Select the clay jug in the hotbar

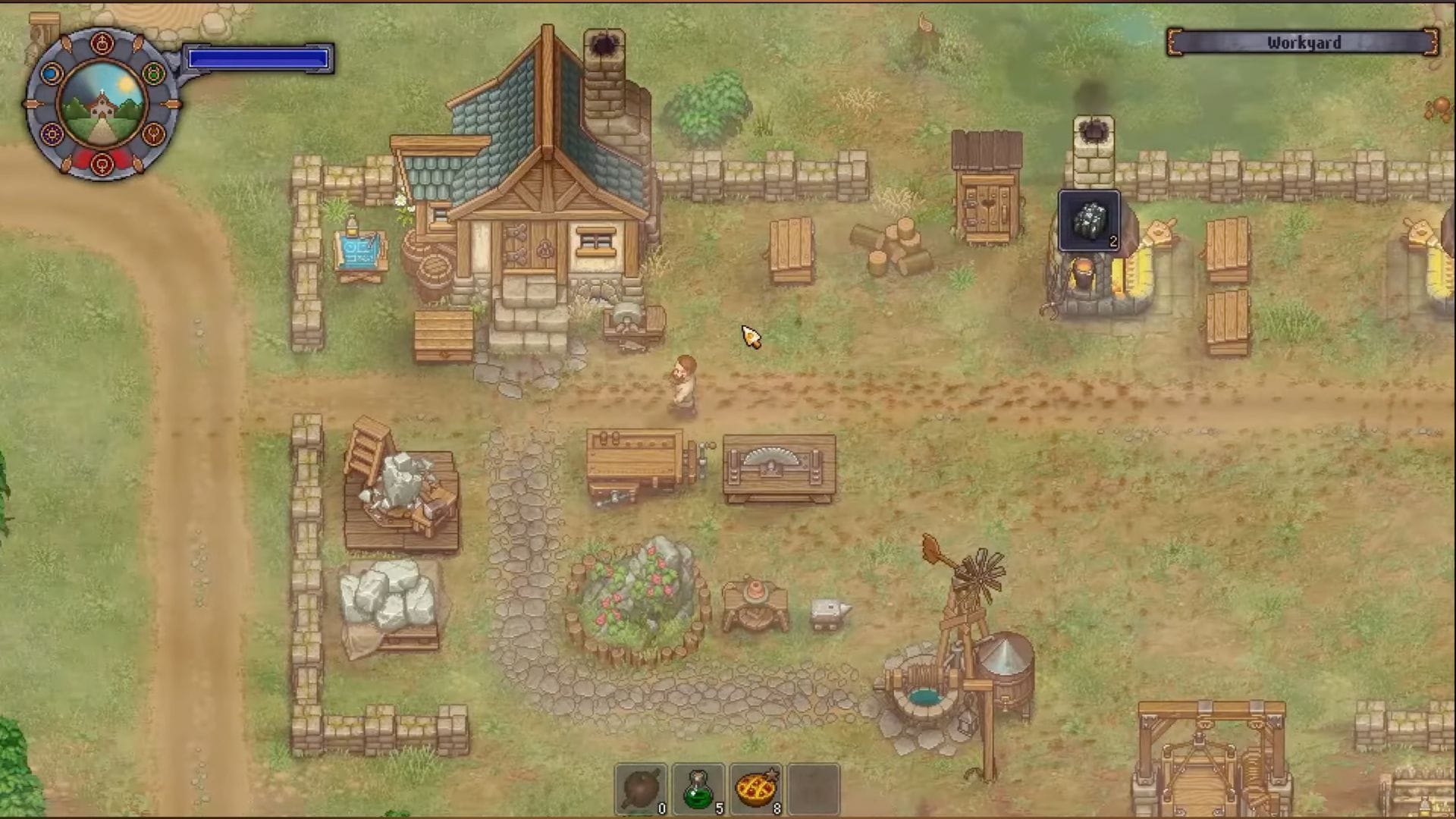[x=641, y=787]
